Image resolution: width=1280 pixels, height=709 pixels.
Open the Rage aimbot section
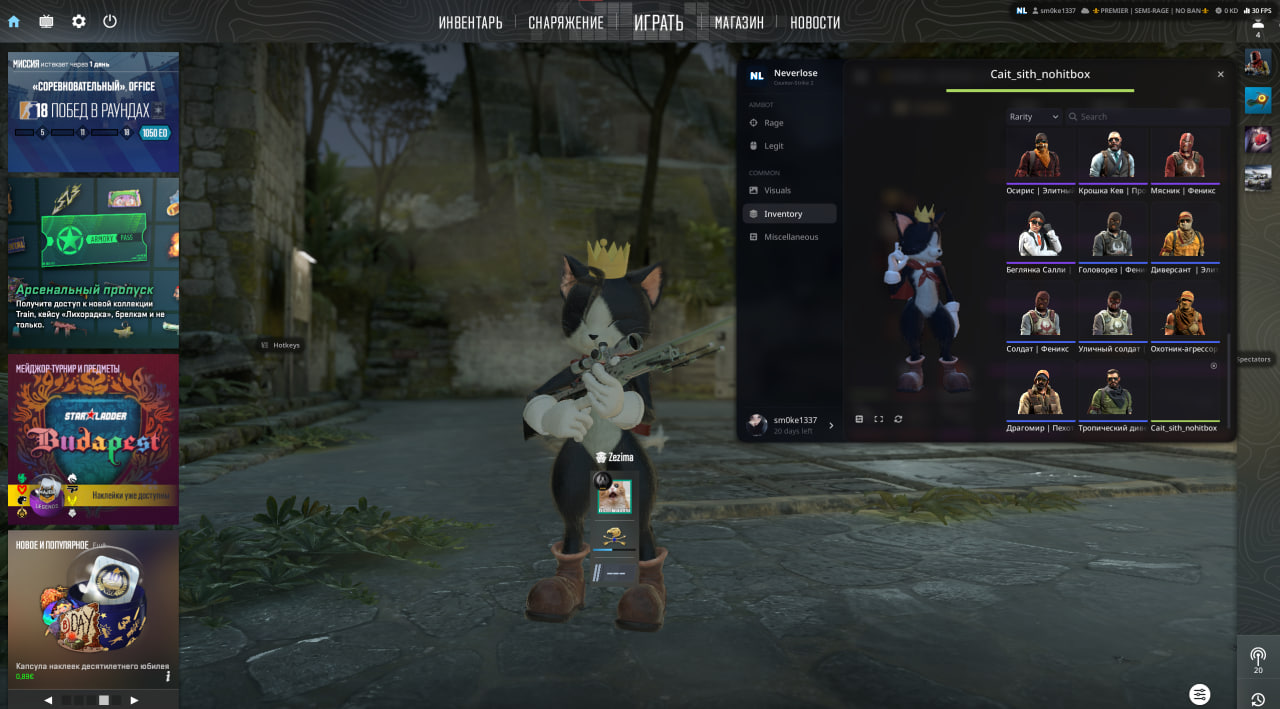tap(773, 123)
